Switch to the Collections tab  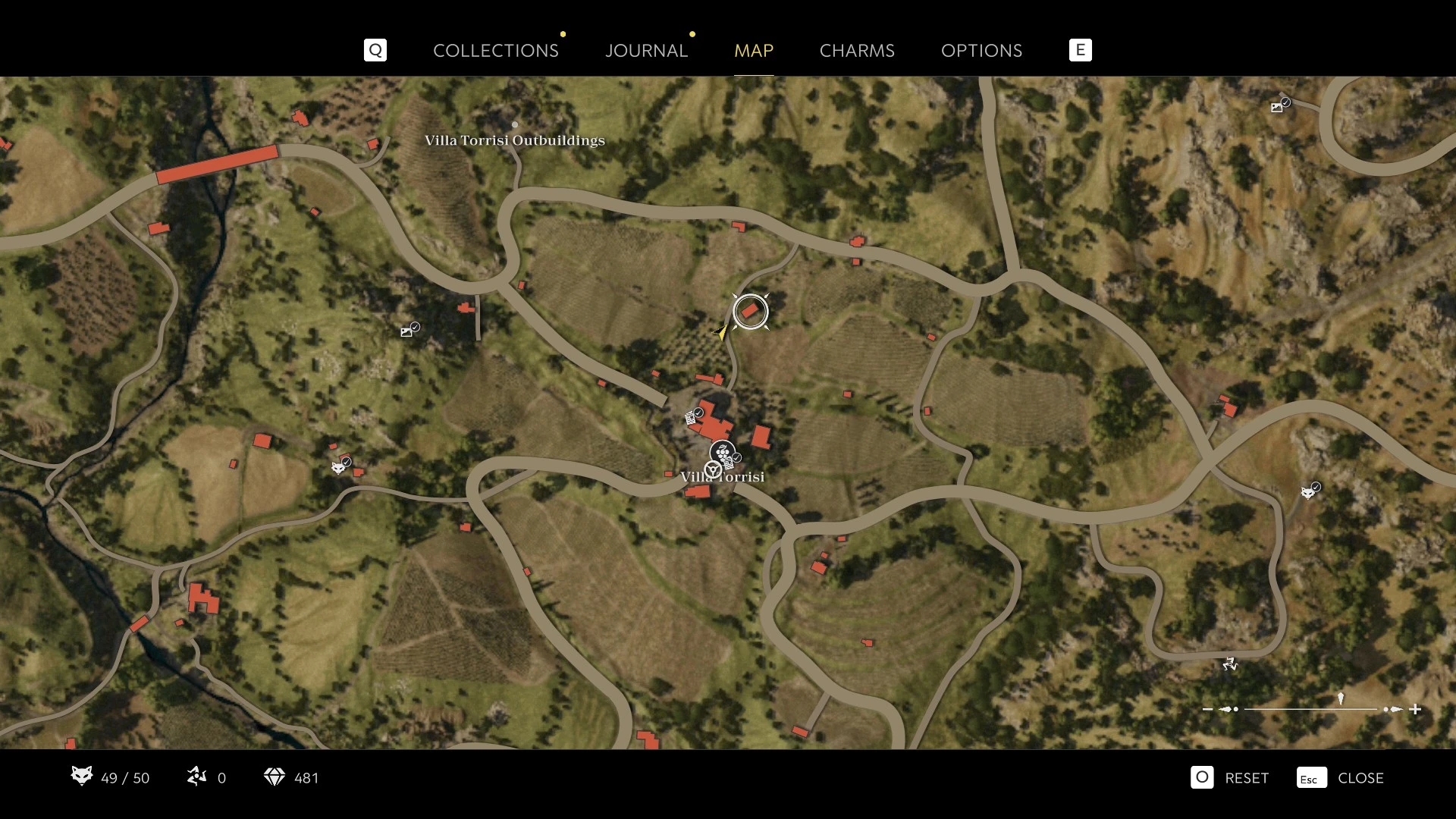pos(495,51)
